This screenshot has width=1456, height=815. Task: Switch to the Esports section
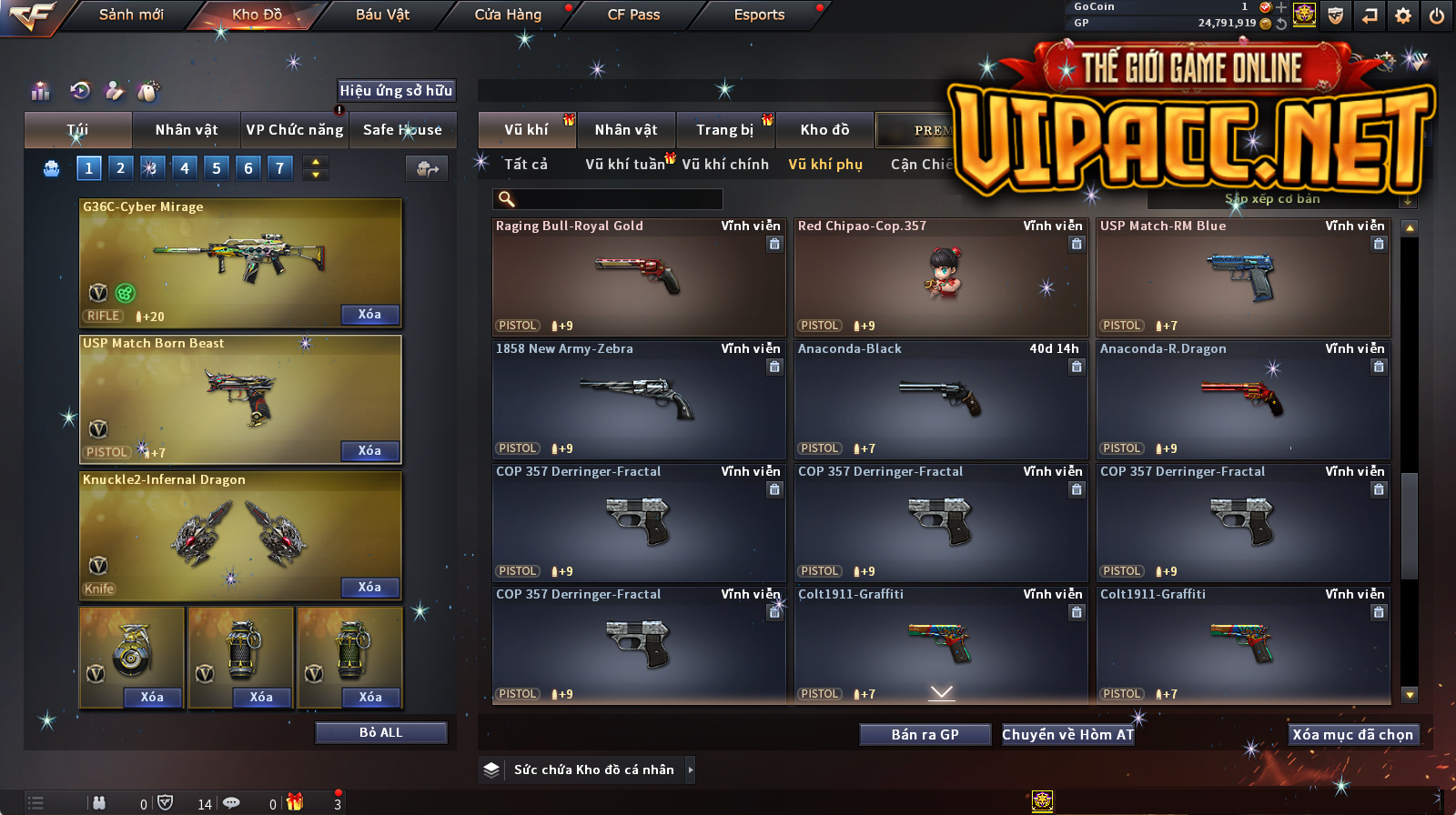(x=759, y=15)
